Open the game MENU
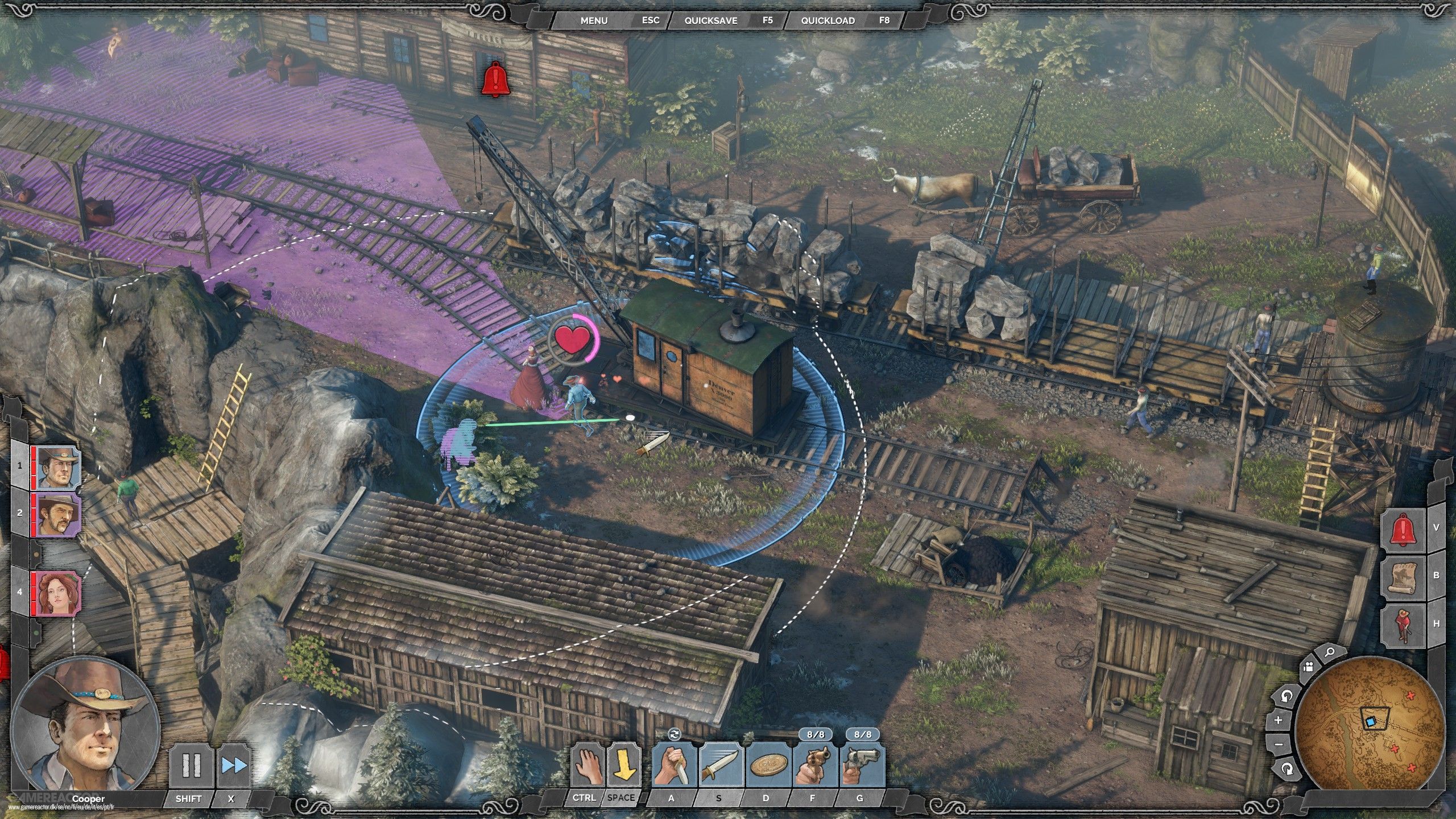This screenshot has width=1456, height=819. click(x=594, y=20)
